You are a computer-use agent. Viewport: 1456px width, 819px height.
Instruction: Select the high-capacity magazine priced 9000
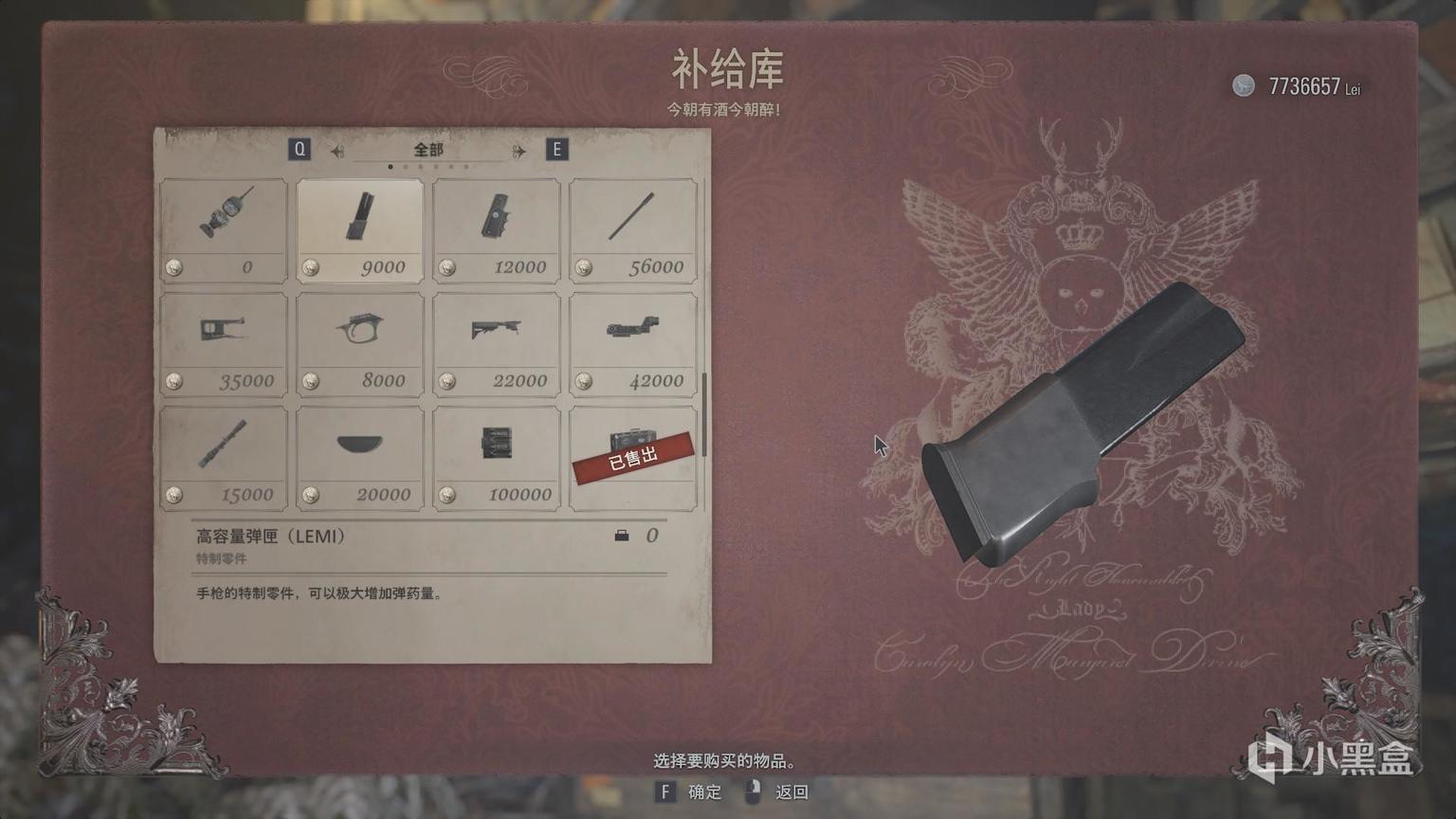tap(360, 227)
